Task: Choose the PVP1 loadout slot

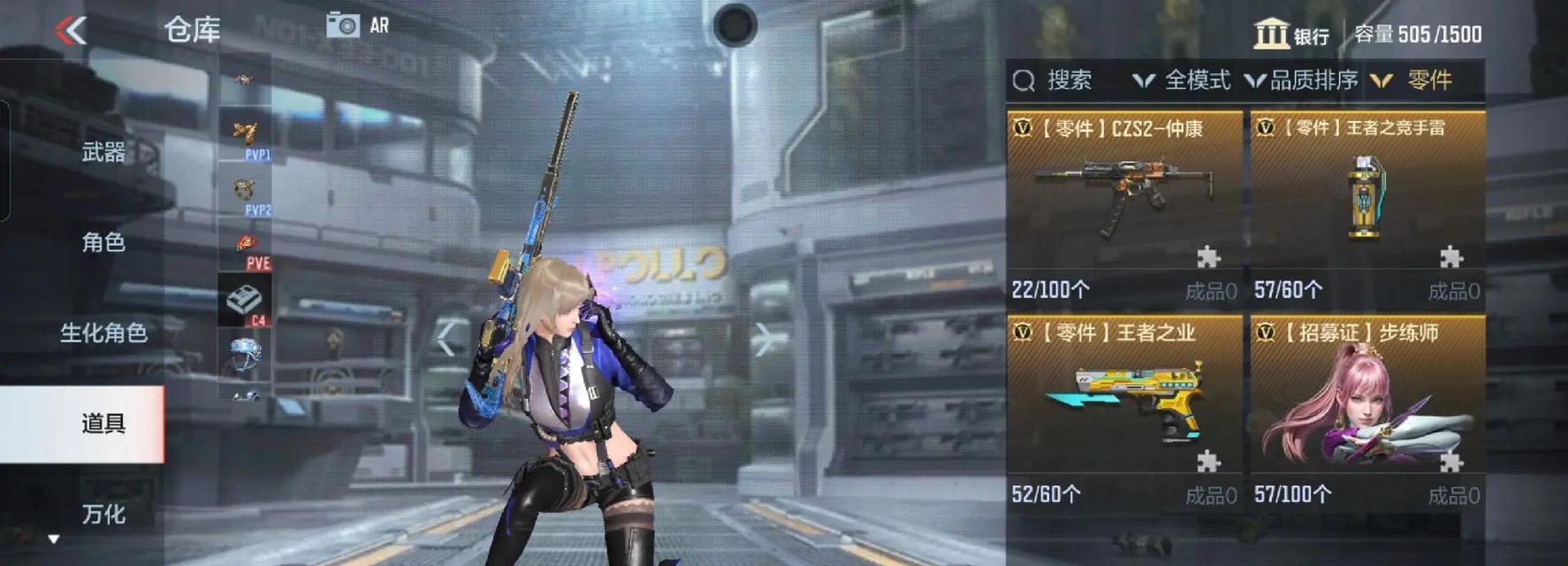Action: (x=246, y=138)
